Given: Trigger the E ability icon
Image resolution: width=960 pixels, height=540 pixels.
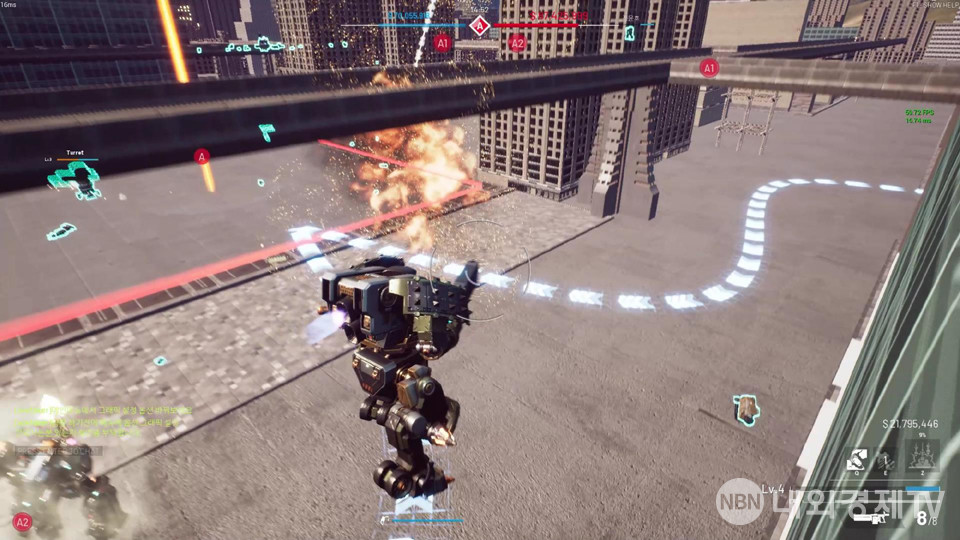Looking at the screenshot, I should tap(887, 459).
